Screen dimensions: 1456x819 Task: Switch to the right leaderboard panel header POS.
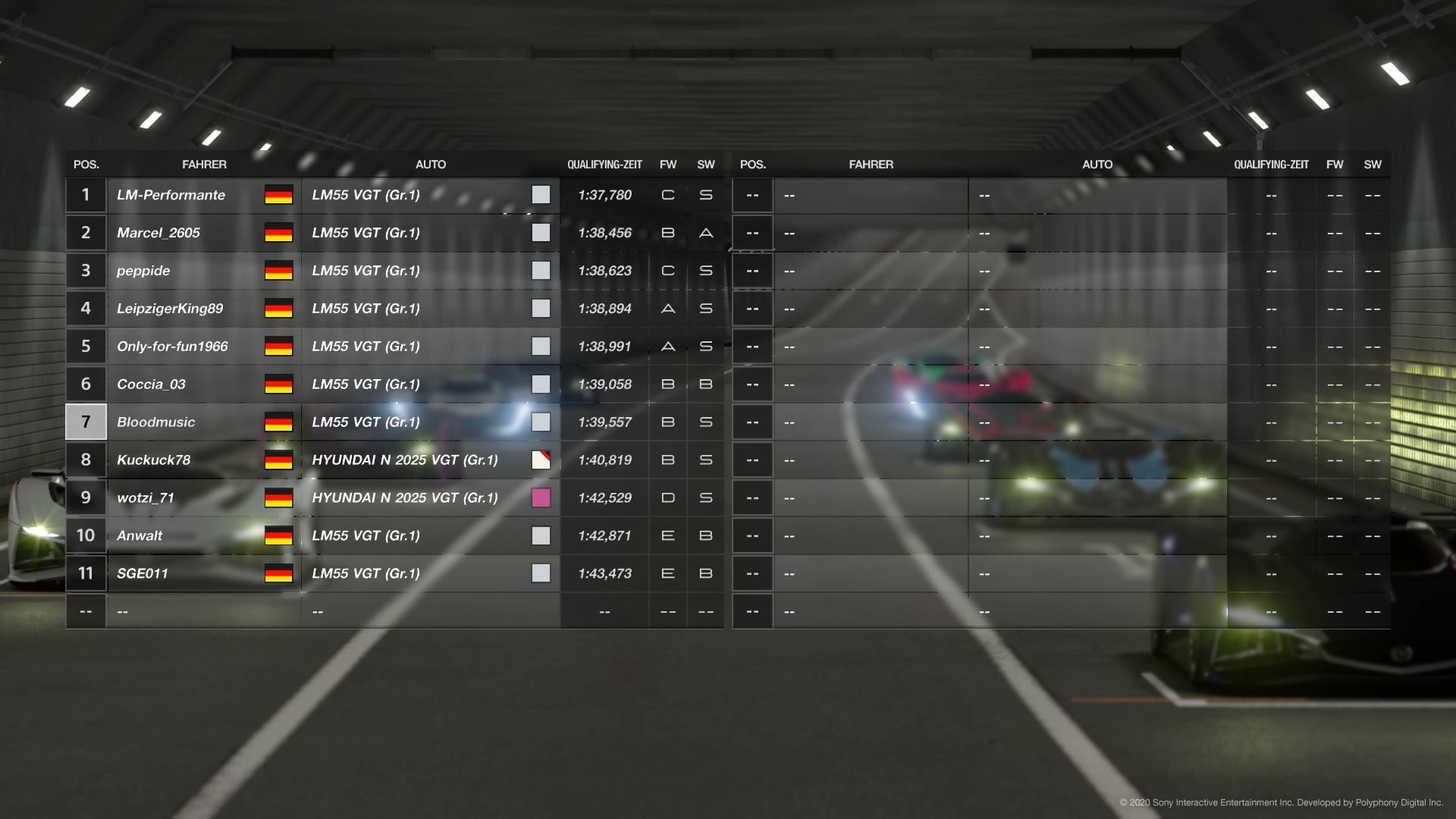[x=752, y=164]
